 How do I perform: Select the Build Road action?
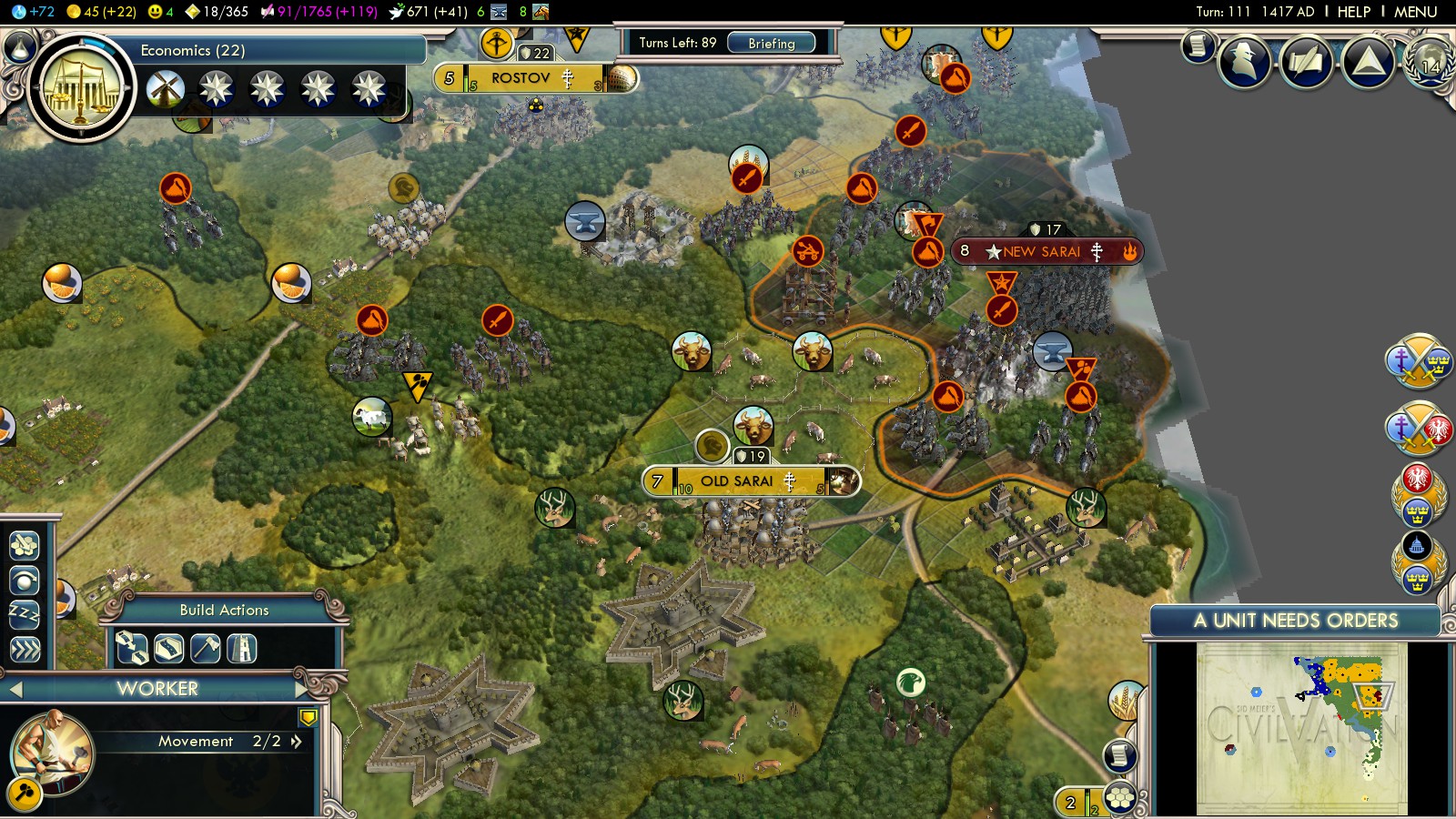coord(169,649)
